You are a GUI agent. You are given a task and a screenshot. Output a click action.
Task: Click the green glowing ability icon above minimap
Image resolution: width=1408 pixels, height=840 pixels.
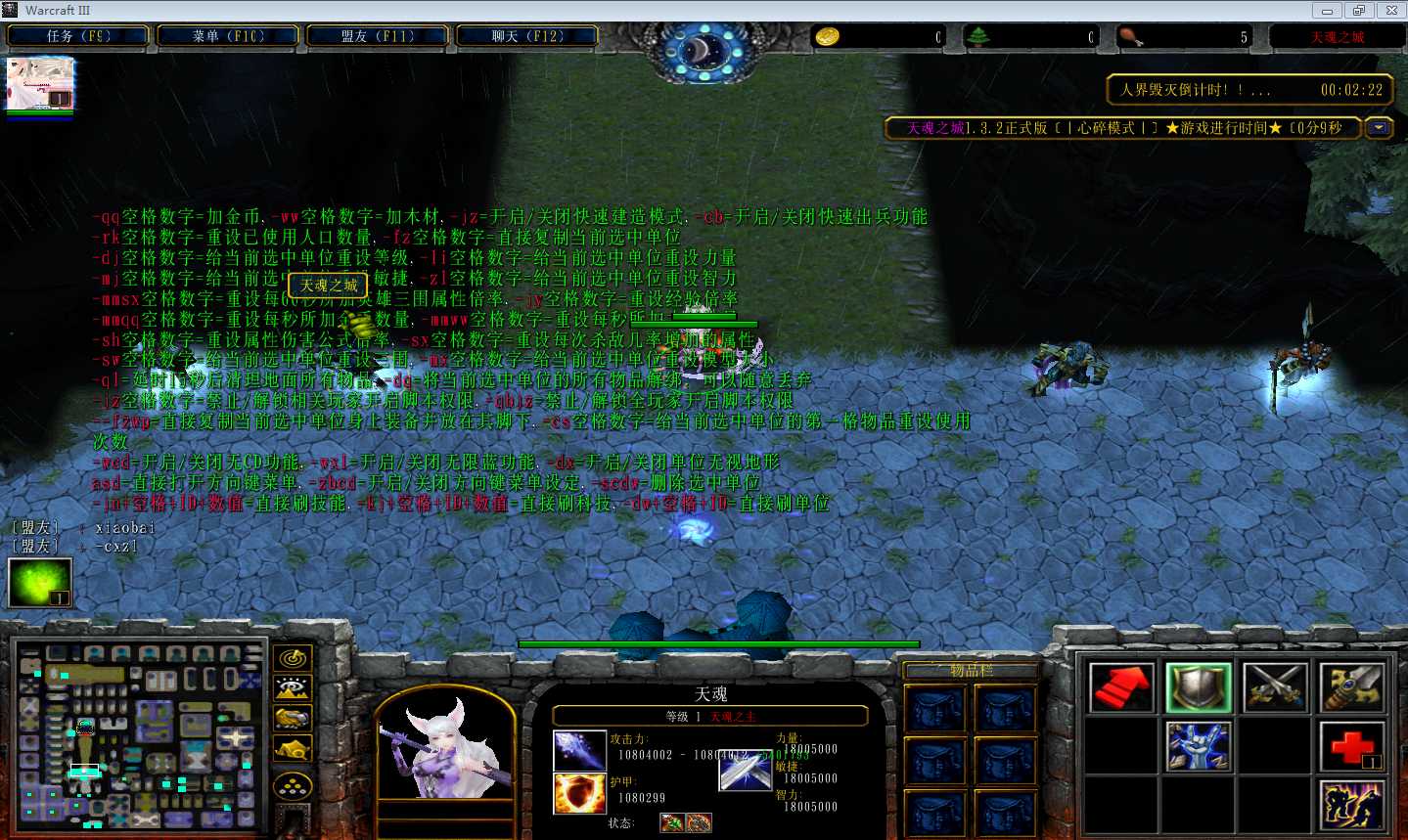39,583
